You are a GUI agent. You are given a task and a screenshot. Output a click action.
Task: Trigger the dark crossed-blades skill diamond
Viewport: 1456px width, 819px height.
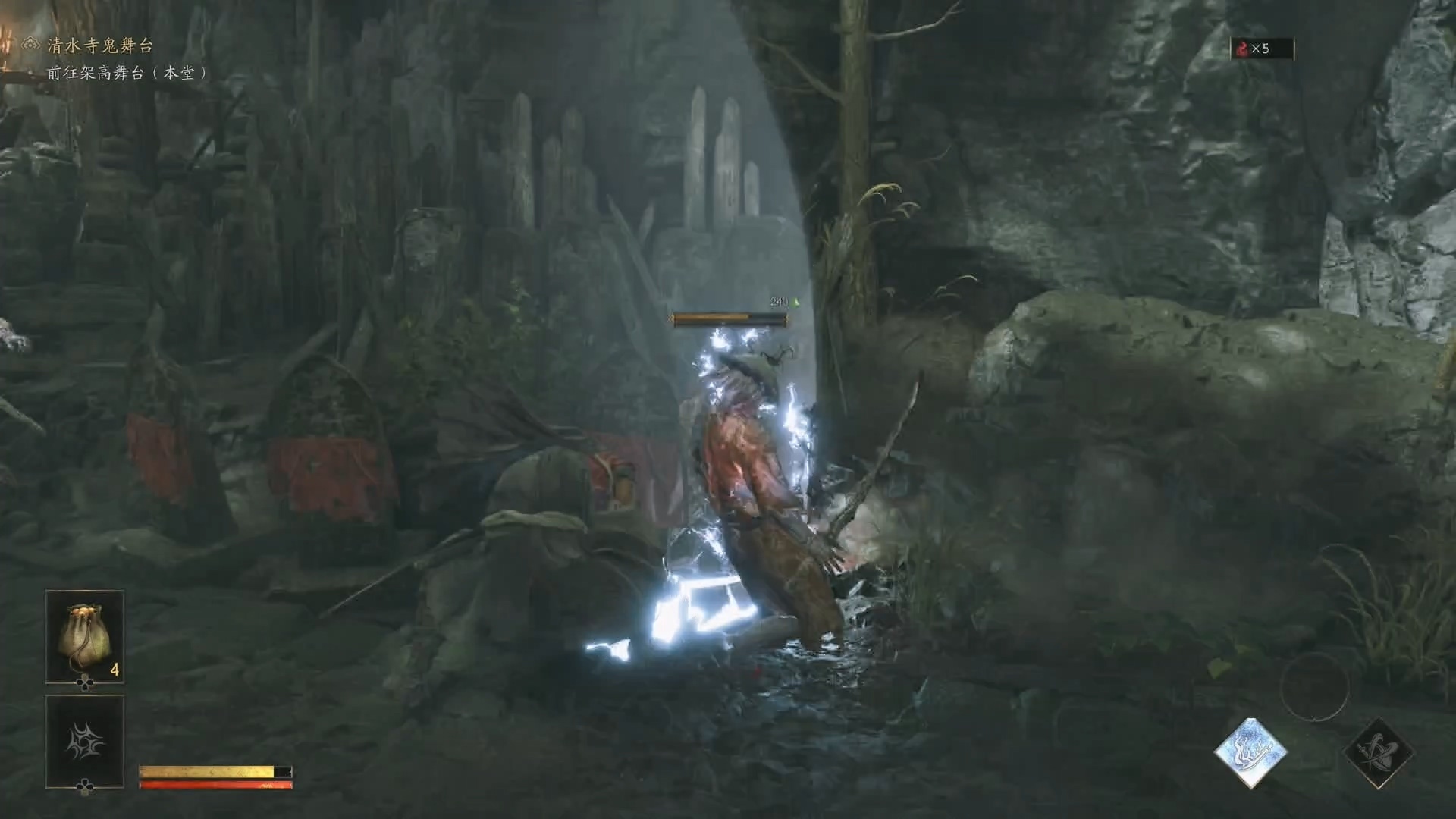(x=1377, y=753)
